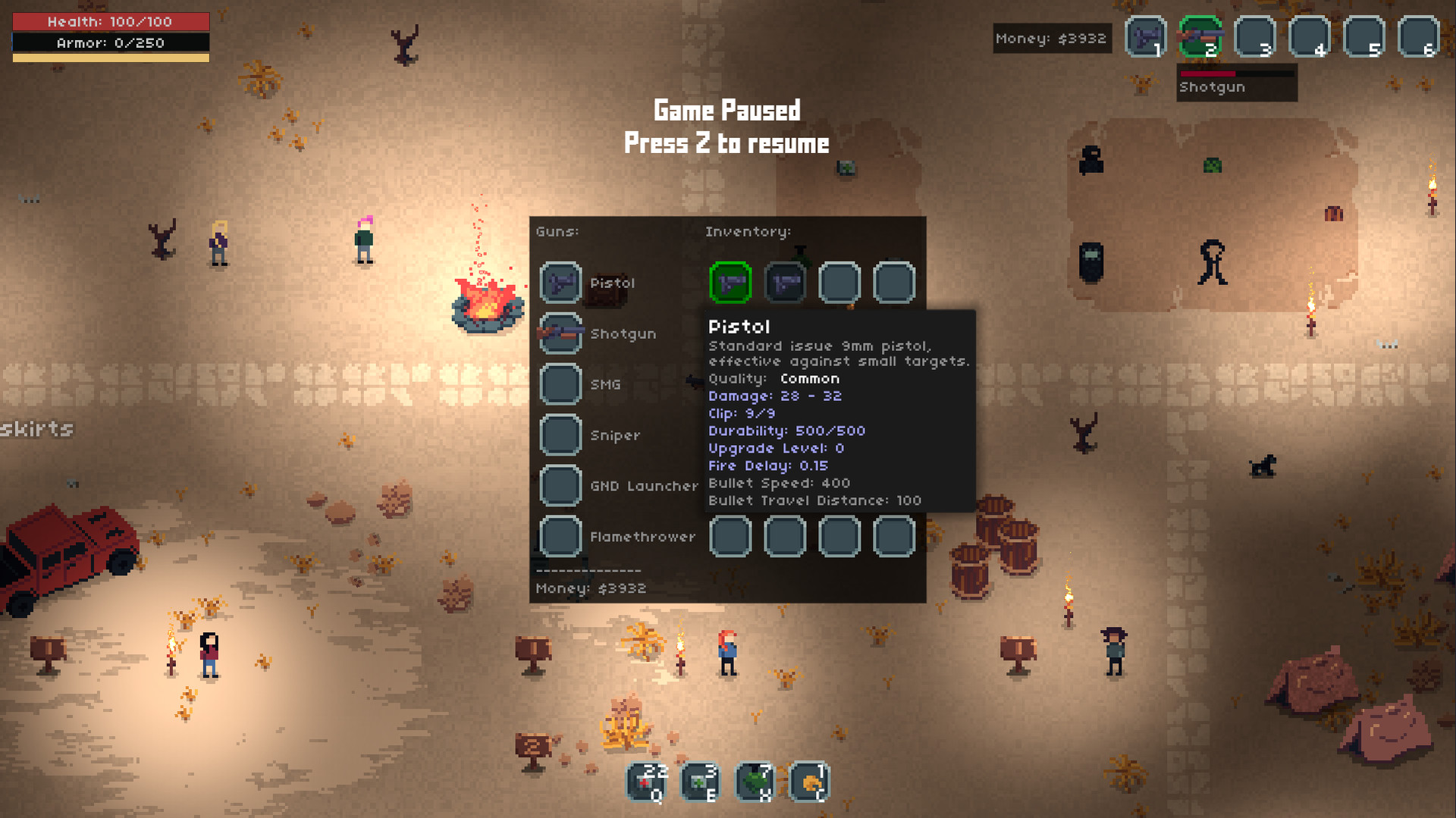Screen dimensions: 1456x818
Task: Click the gold nugget item bound to C
Action: pos(810,782)
